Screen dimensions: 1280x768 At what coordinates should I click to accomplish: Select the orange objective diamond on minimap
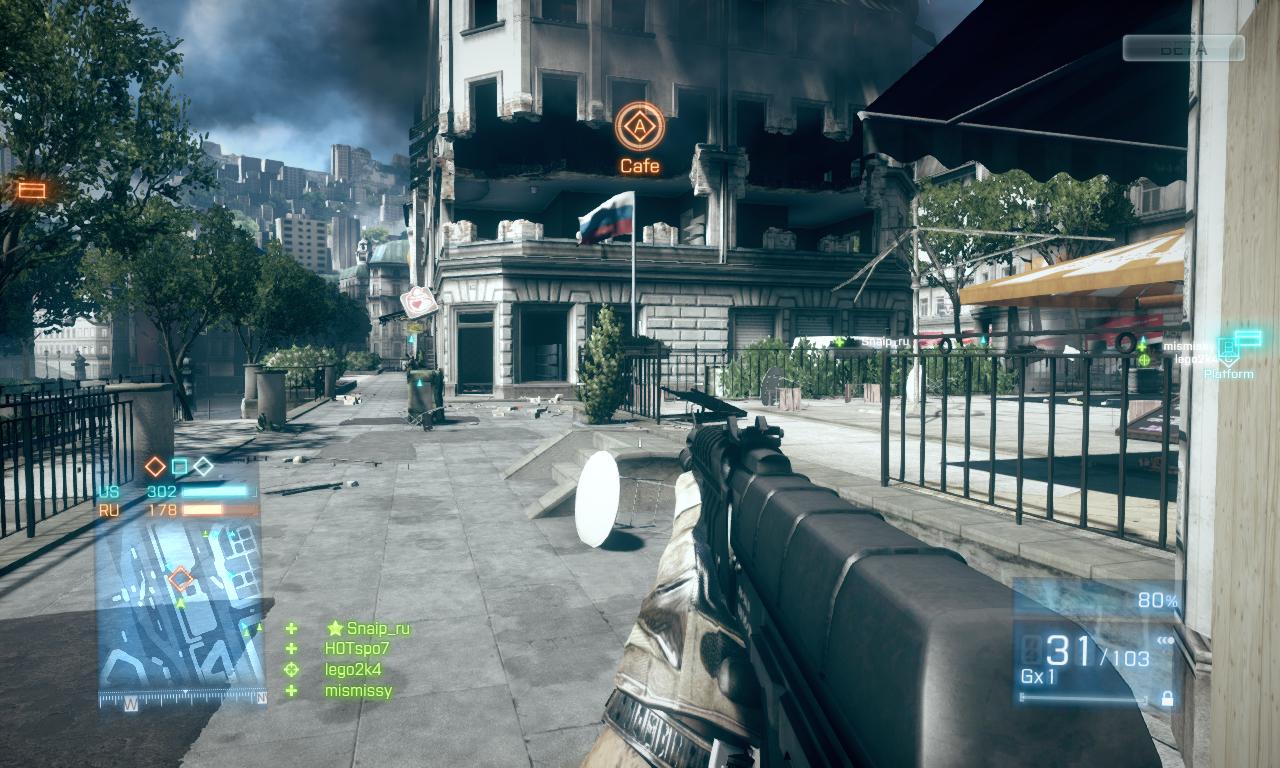coord(181,579)
